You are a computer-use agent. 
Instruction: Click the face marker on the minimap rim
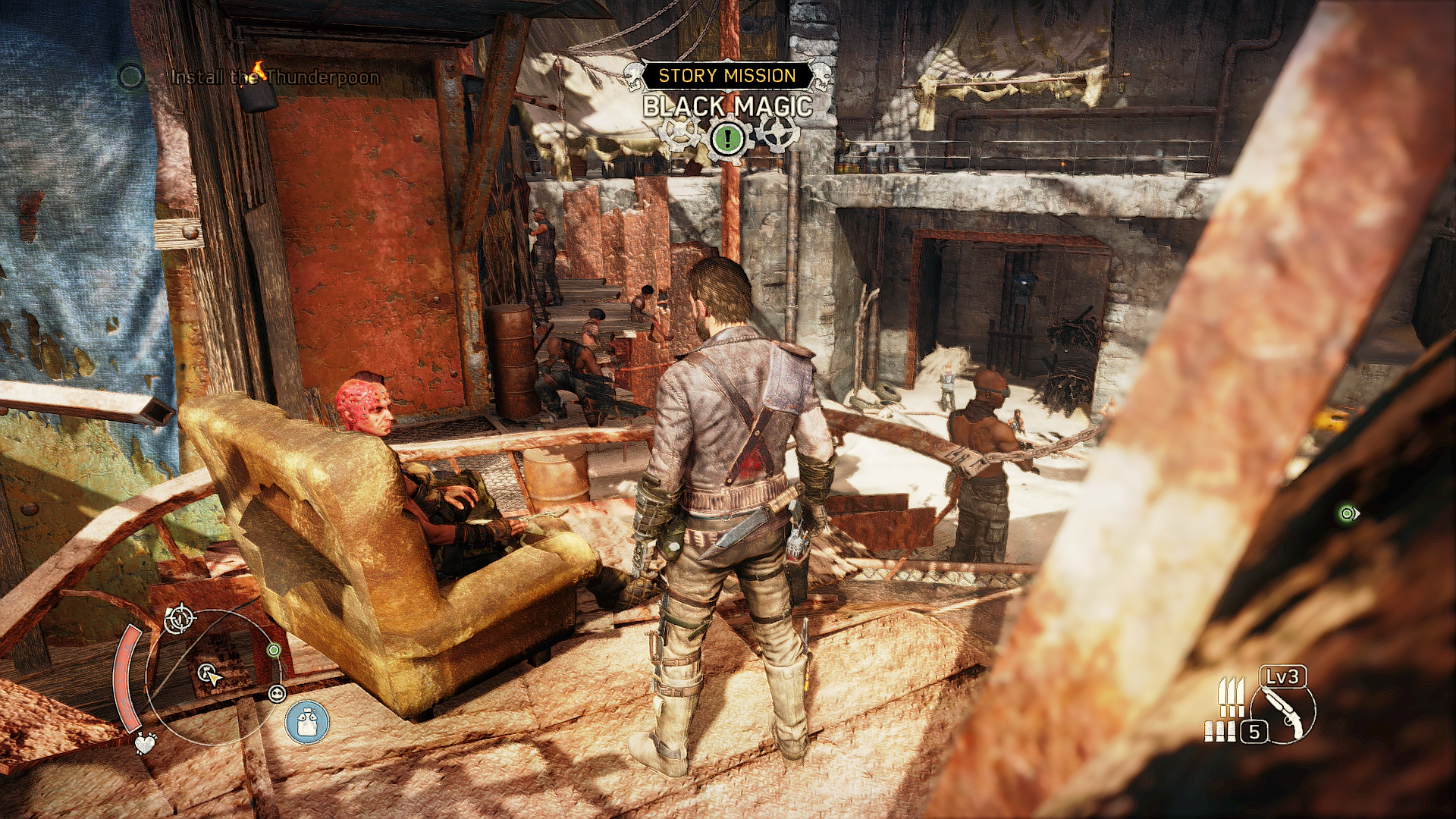click(277, 693)
